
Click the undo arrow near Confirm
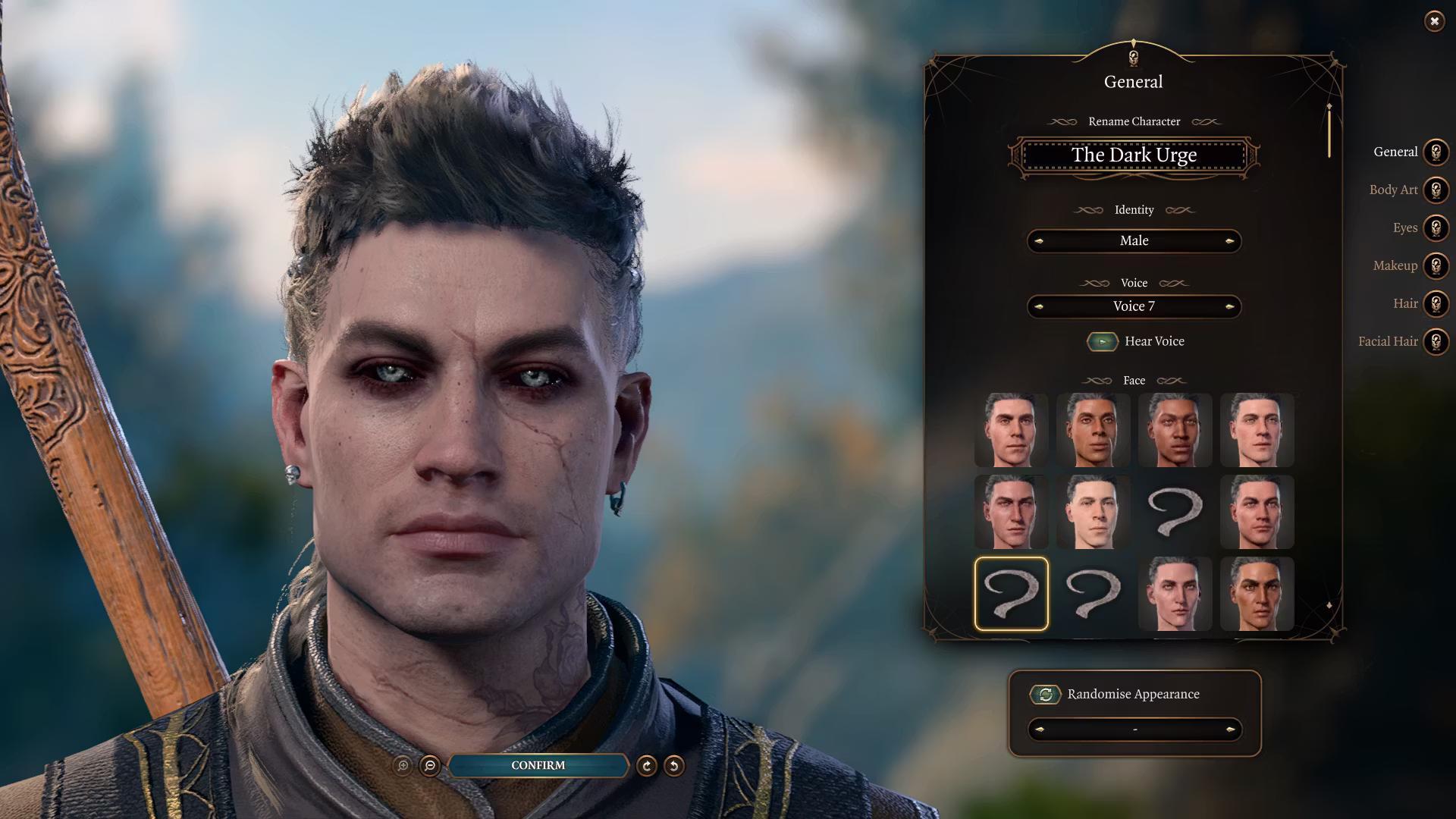coord(675,766)
